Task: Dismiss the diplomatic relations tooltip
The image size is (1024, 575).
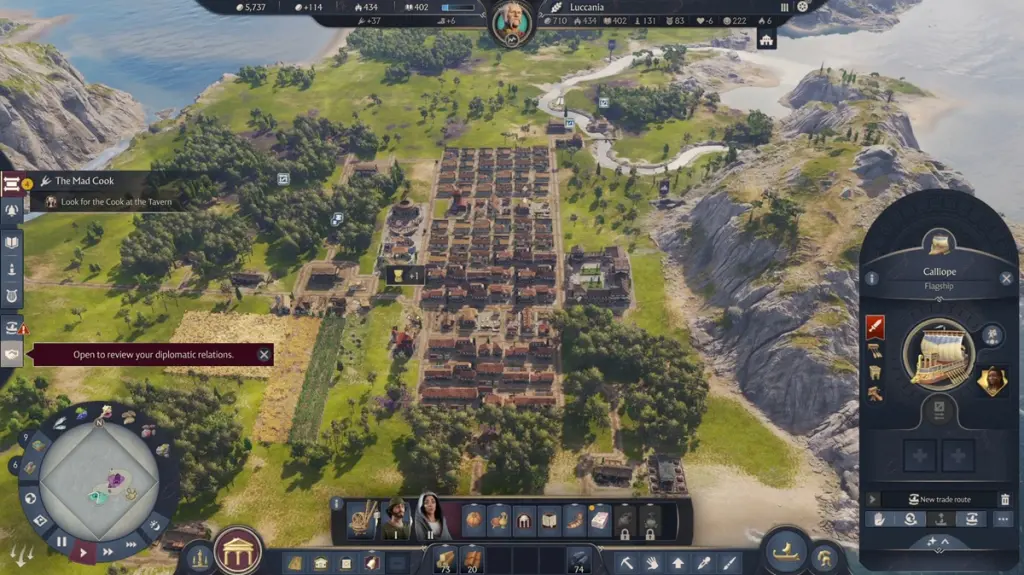Action: [264, 354]
